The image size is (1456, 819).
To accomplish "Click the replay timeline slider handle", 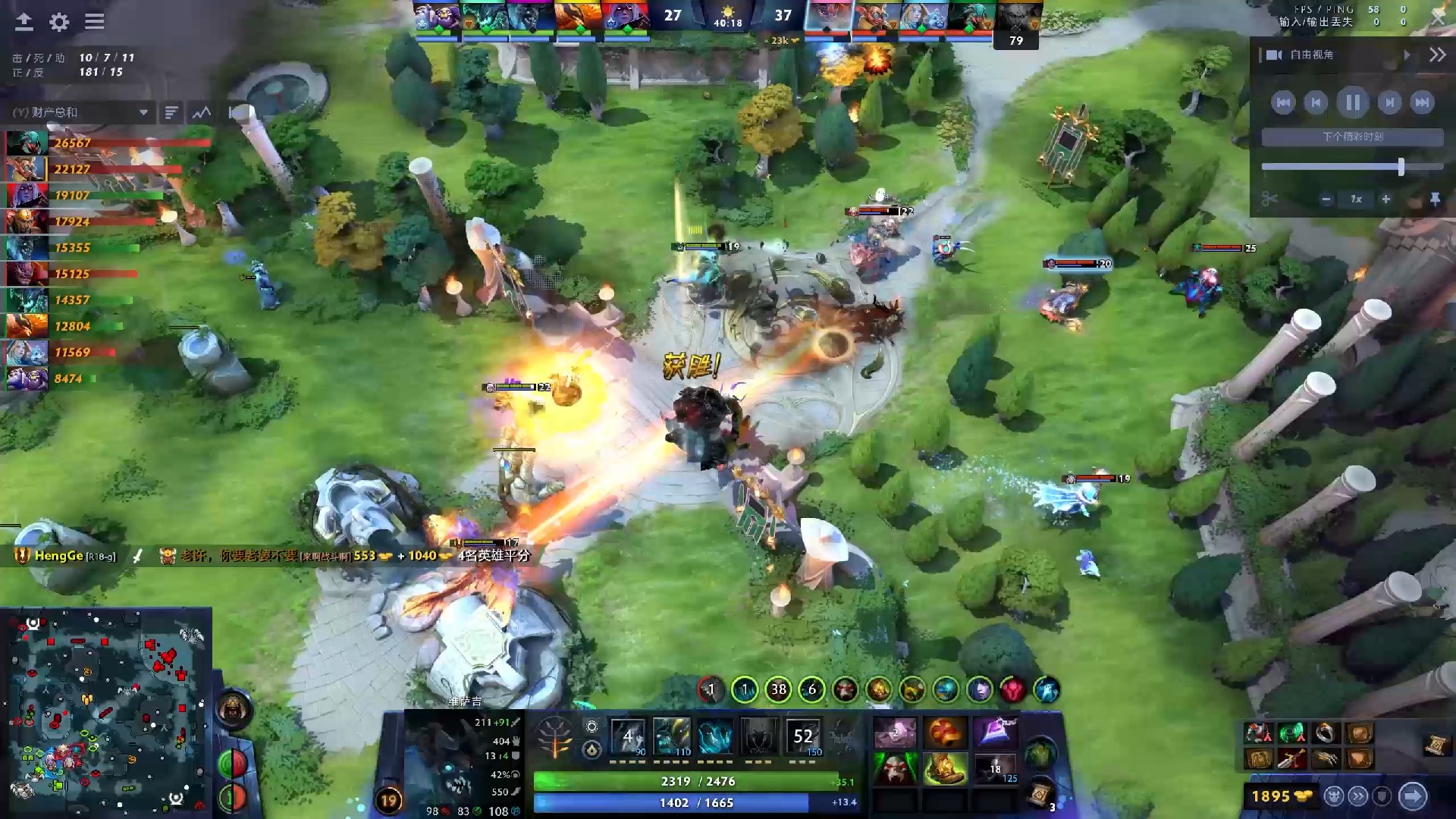I will click(1401, 165).
